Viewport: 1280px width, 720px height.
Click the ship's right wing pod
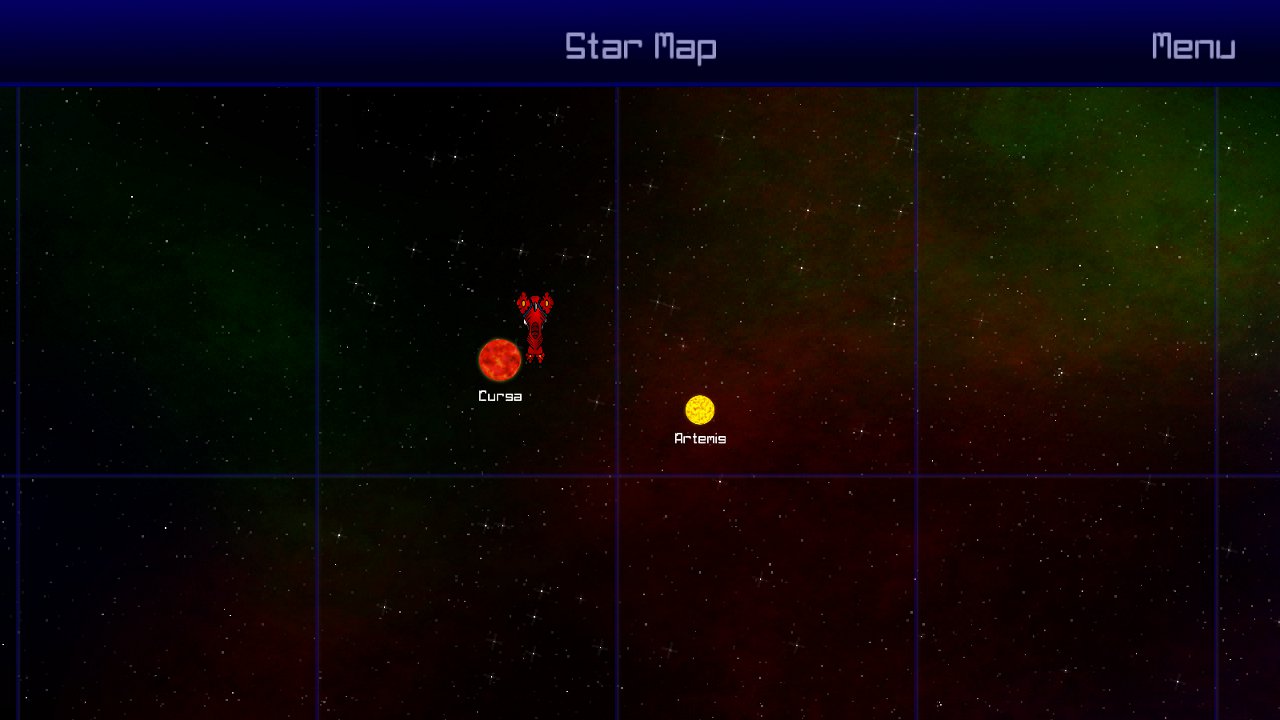pos(549,302)
